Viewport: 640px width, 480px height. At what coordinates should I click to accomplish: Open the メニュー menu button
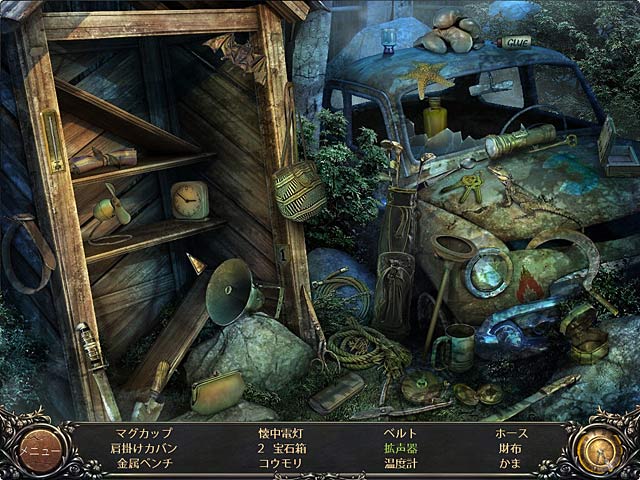[41, 449]
